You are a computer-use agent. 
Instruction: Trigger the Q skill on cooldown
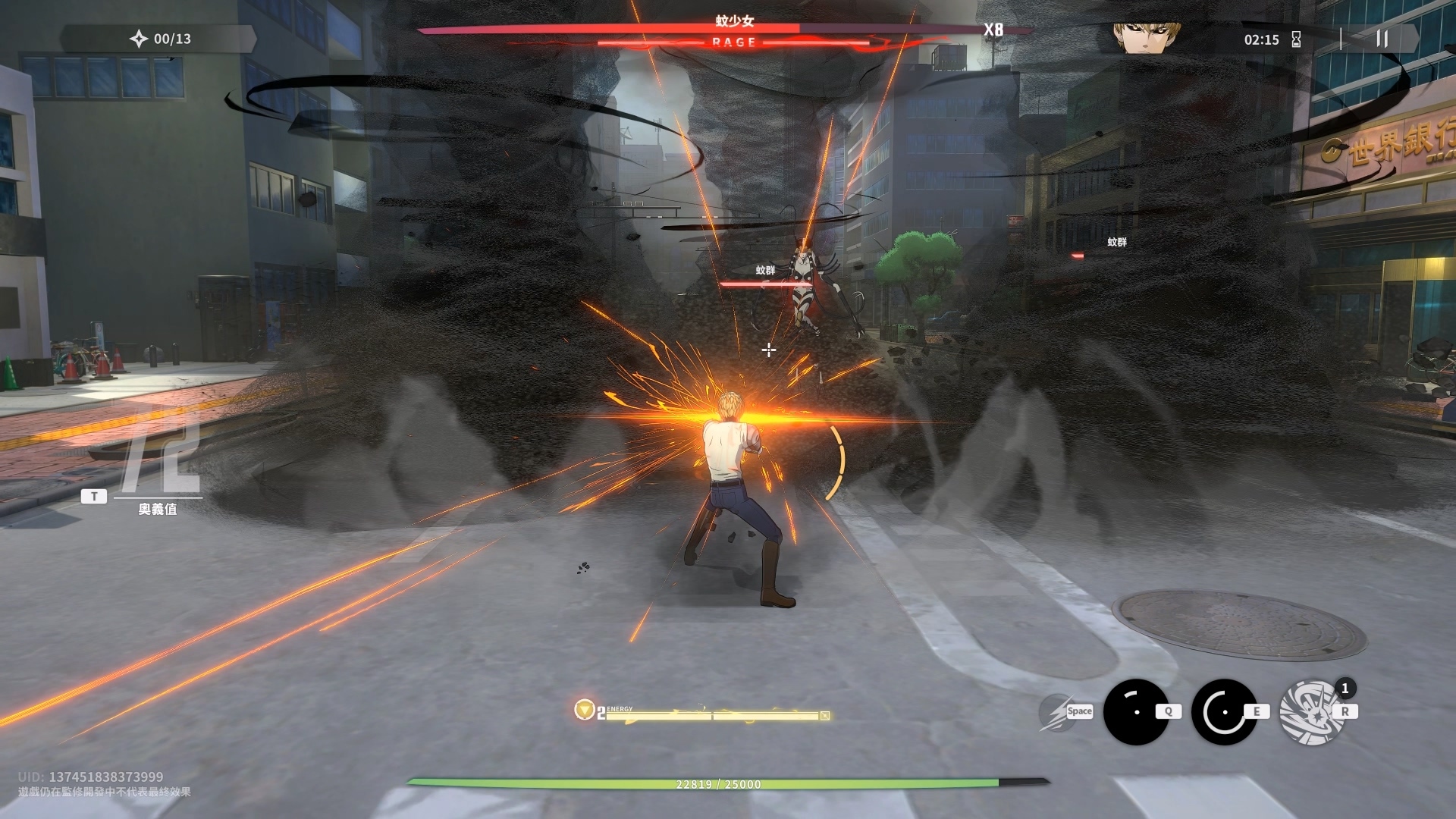(1135, 711)
